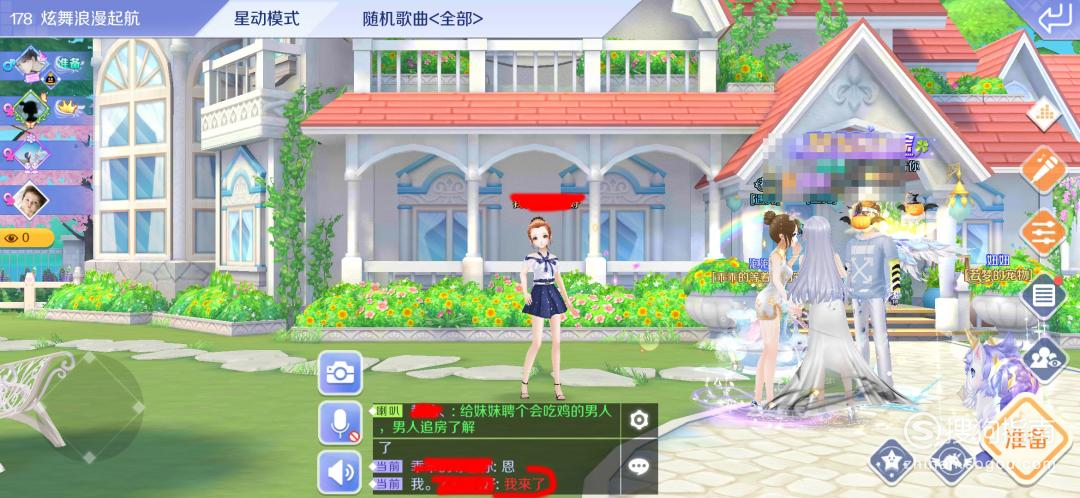Toggle the muted microphone button
The image size is (1080, 498).
(x=340, y=423)
